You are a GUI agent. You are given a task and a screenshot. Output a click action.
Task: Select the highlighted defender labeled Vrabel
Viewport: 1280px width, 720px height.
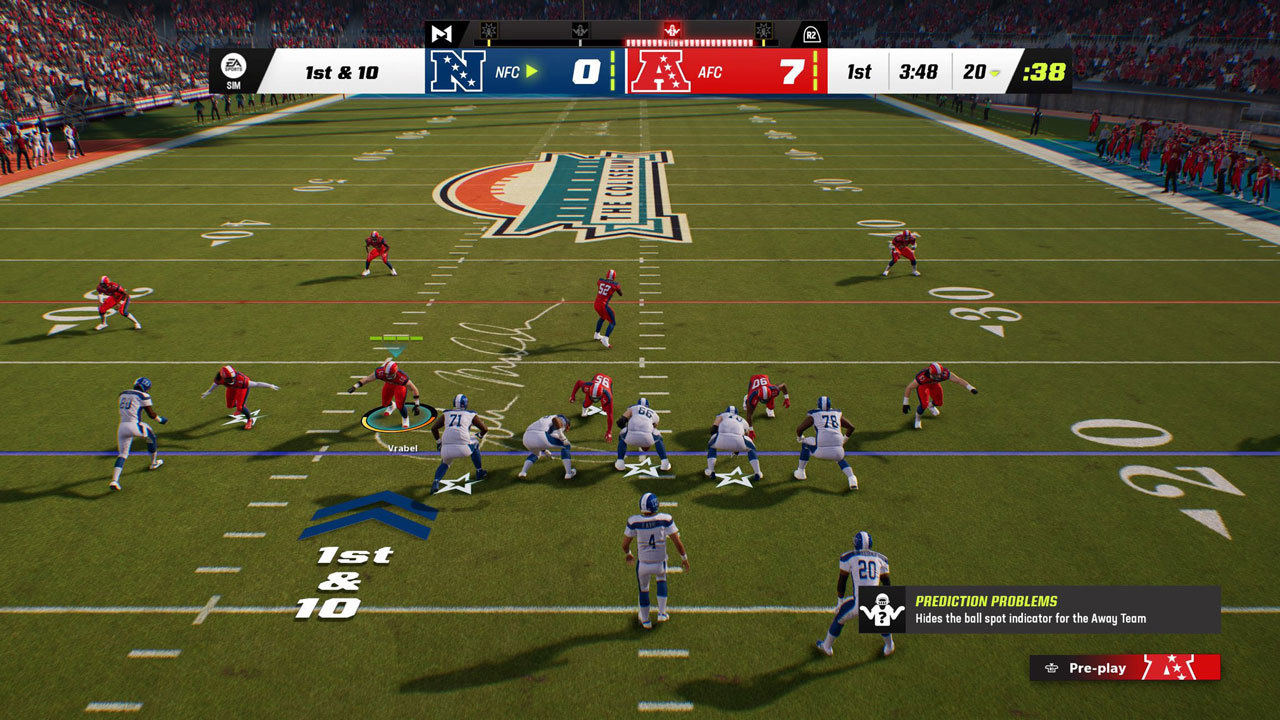pos(393,390)
